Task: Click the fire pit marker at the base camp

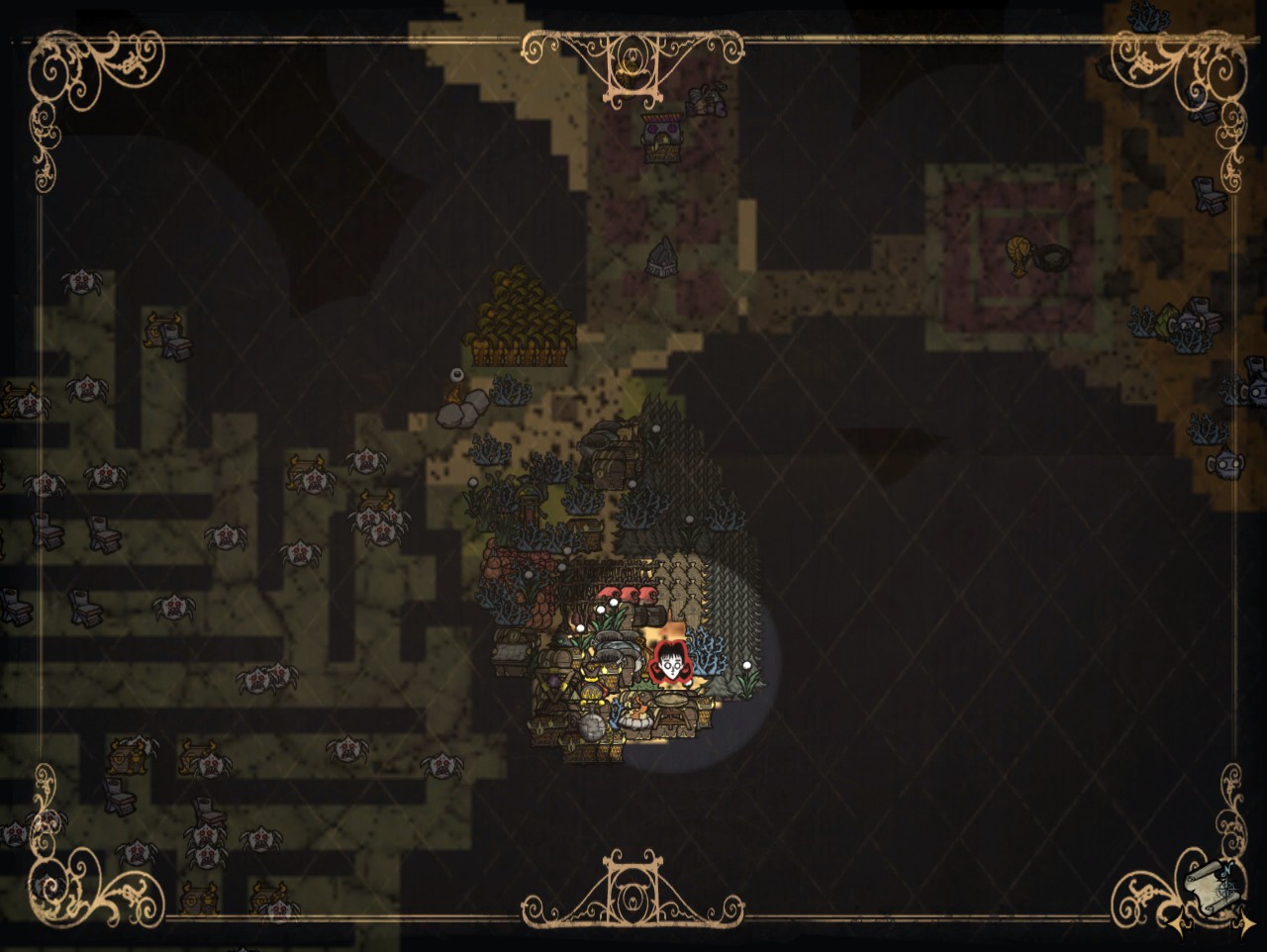Action: pos(635,720)
